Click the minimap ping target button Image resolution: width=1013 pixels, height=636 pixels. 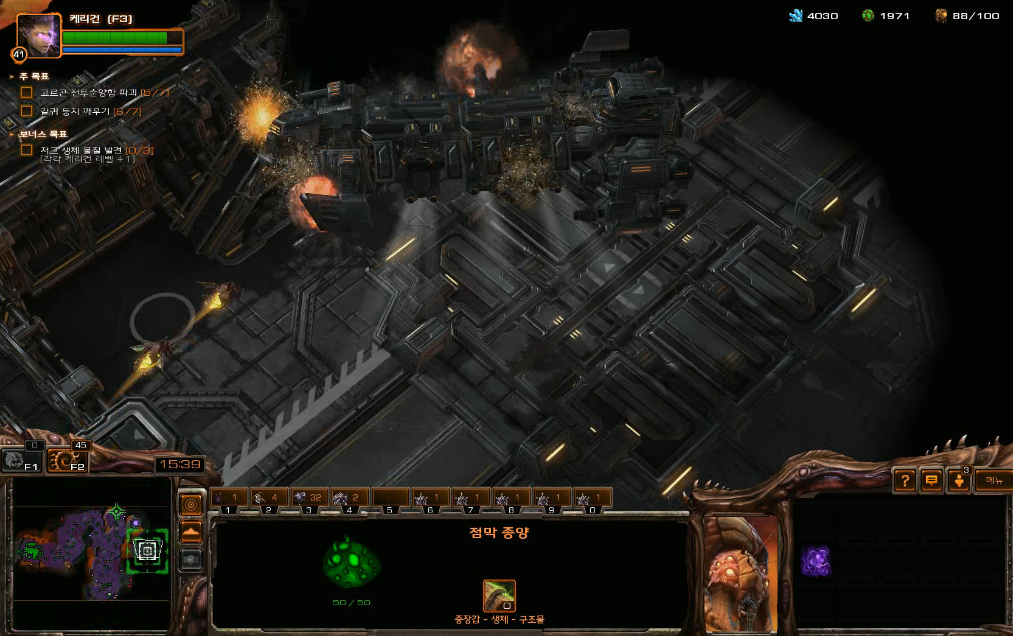click(x=191, y=504)
